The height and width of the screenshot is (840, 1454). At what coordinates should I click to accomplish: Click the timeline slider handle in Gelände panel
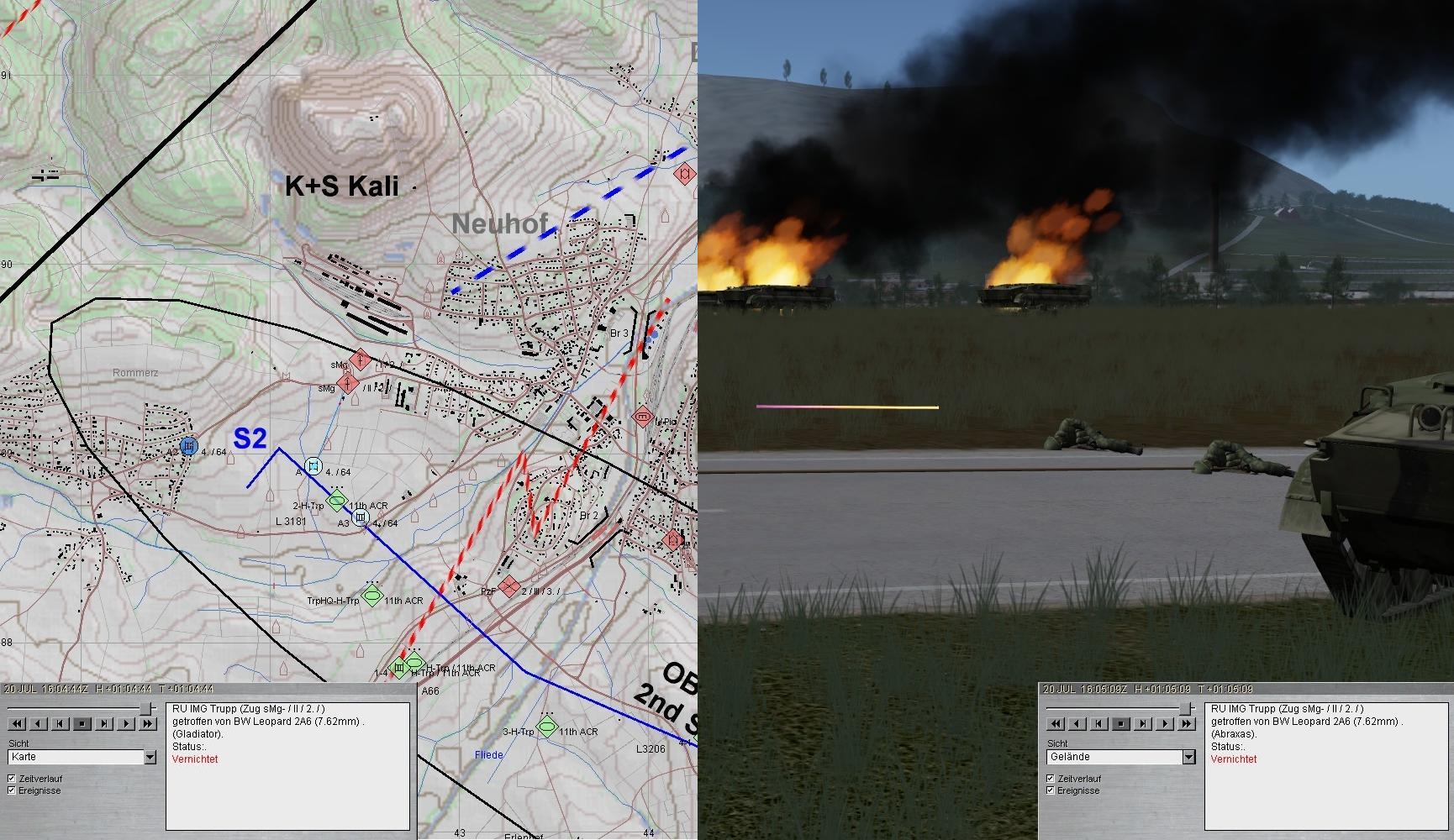click(1187, 708)
